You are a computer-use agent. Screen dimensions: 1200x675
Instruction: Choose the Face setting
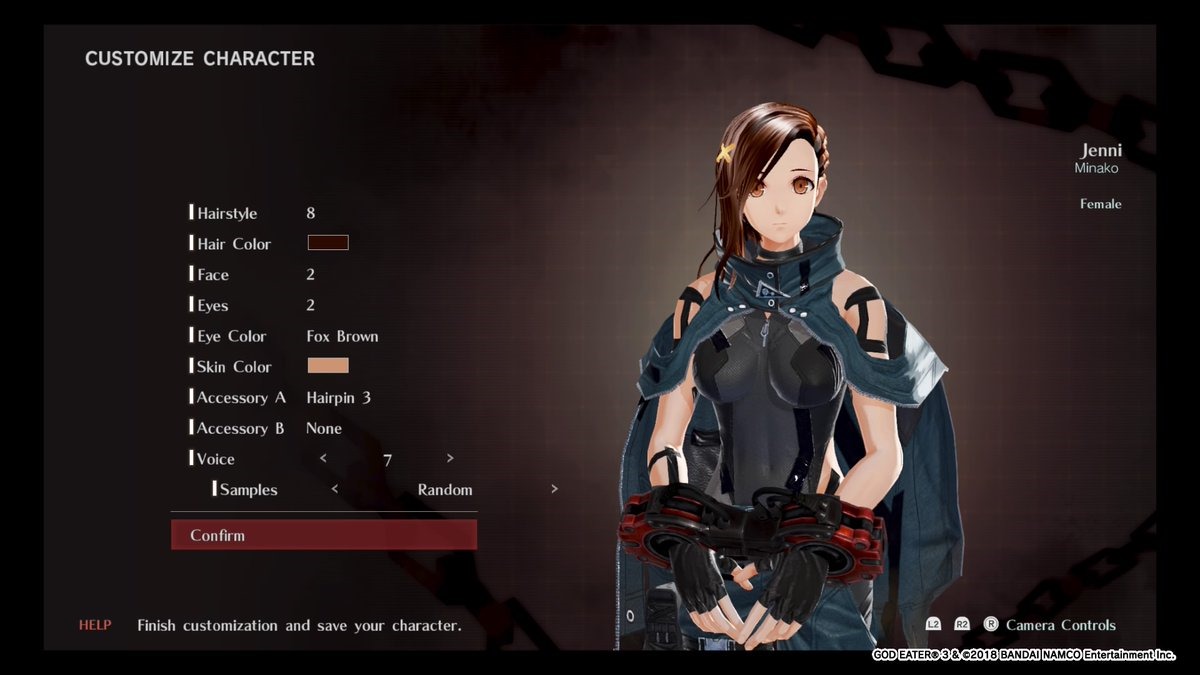pyautogui.click(x=213, y=275)
